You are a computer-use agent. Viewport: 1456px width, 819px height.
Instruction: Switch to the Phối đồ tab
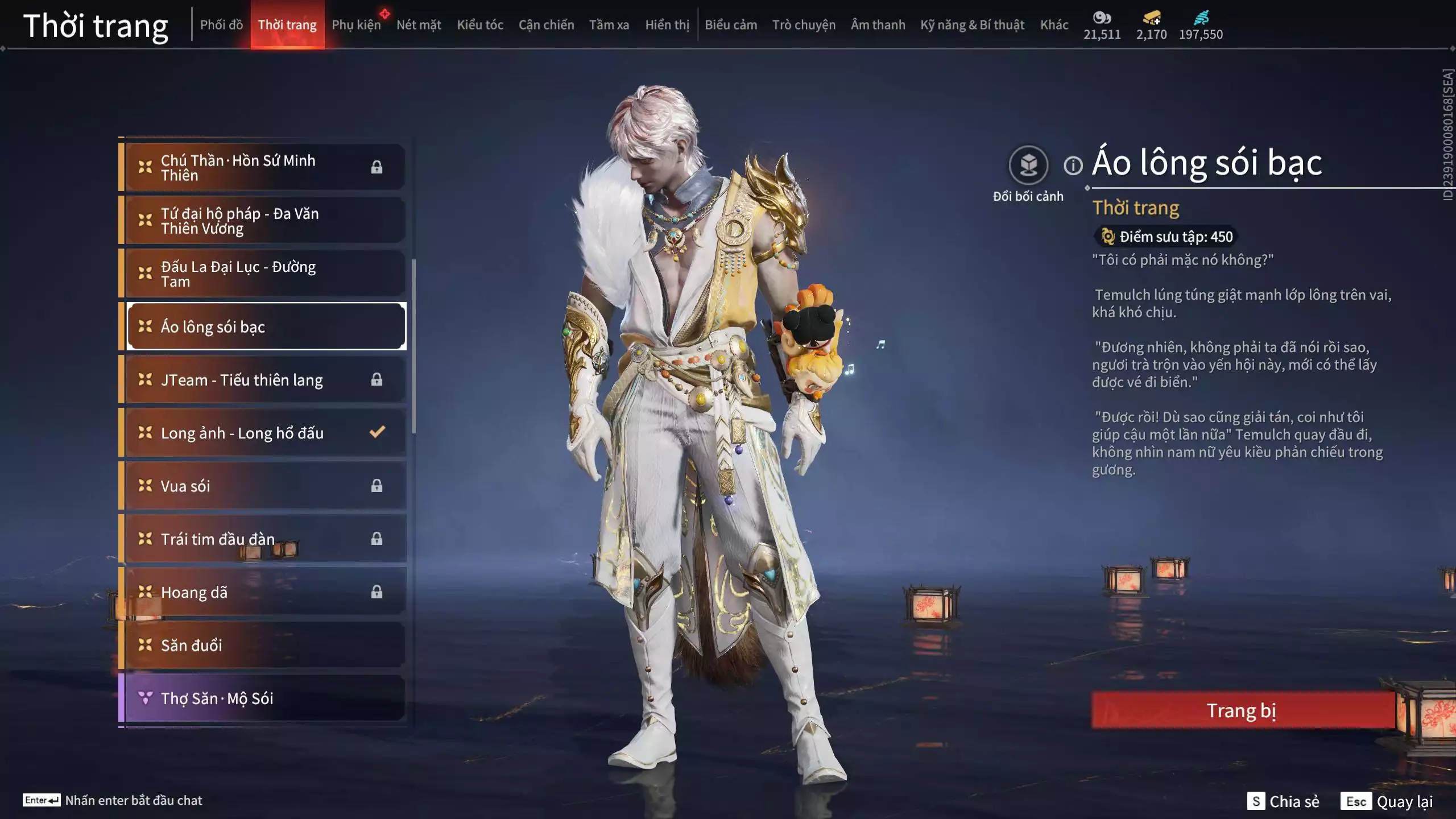click(221, 25)
